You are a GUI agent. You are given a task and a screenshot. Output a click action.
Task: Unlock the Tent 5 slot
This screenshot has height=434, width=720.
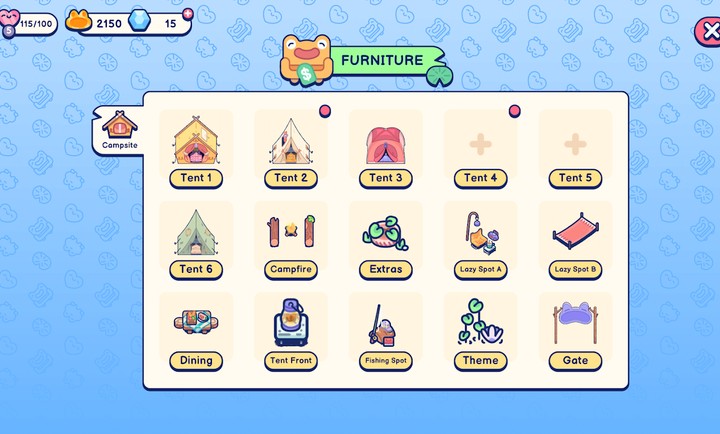(575, 148)
